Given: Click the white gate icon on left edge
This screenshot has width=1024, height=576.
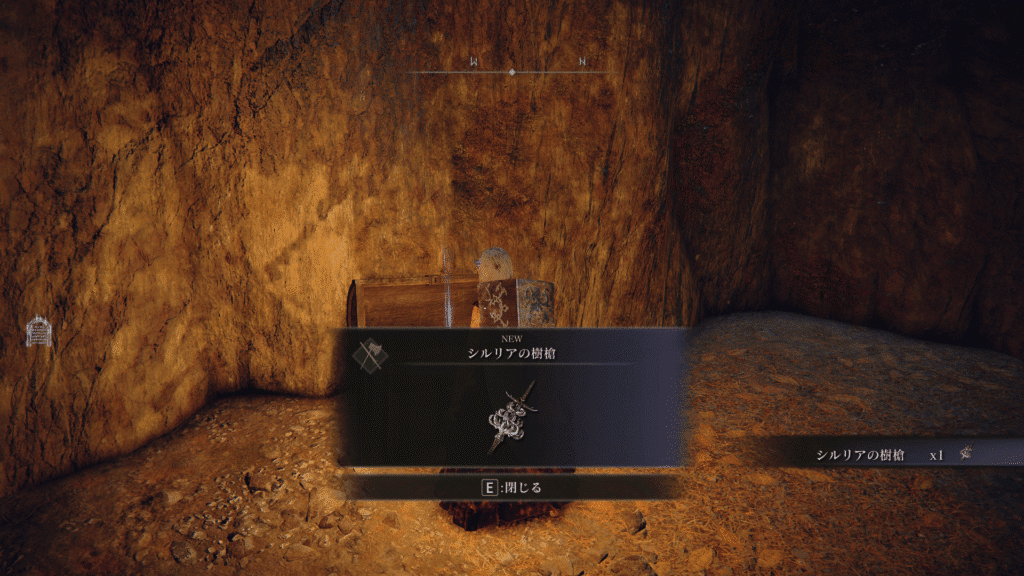Looking at the screenshot, I should click(39, 331).
